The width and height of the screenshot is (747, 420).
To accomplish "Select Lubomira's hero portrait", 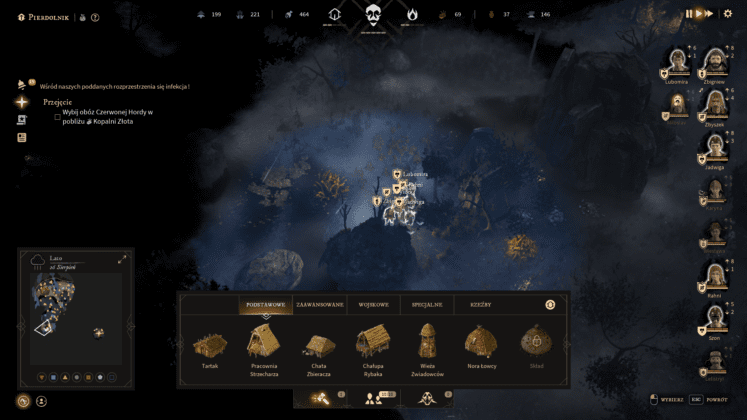I will [677, 64].
